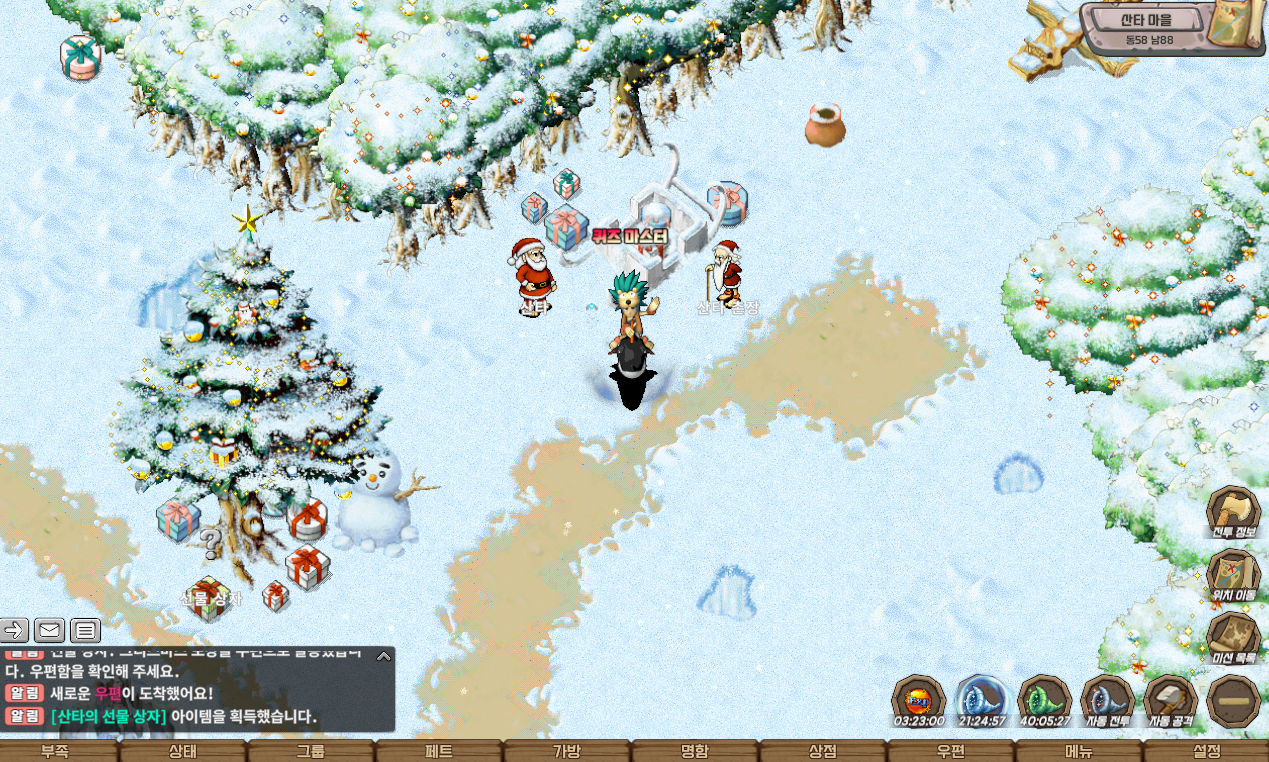Image resolution: width=1269 pixels, height=762 pixels.
Task: Click the Exp boost orb icon
Action: [918, 699]
